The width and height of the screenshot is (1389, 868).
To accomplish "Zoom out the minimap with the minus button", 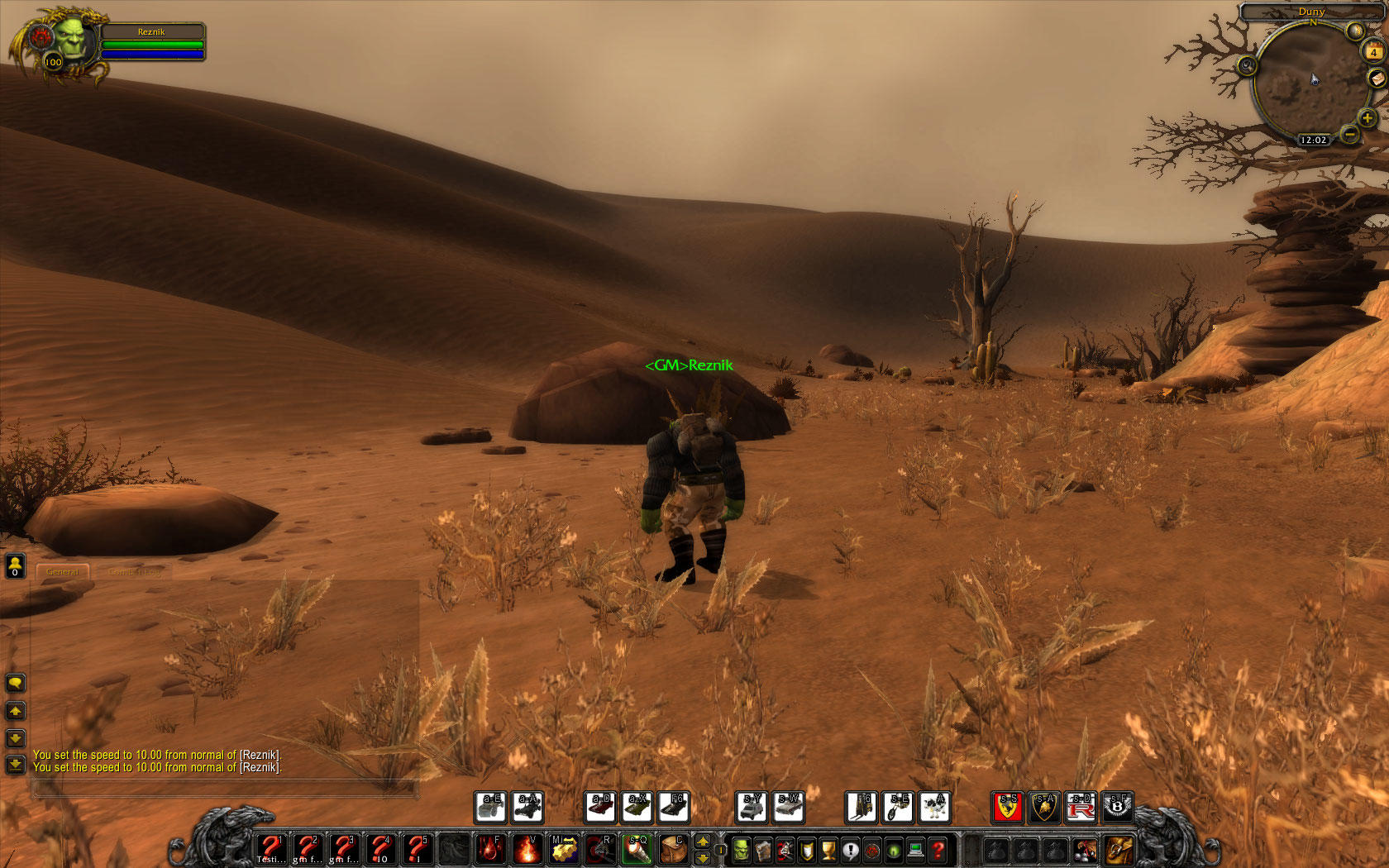I will 1351,135.
